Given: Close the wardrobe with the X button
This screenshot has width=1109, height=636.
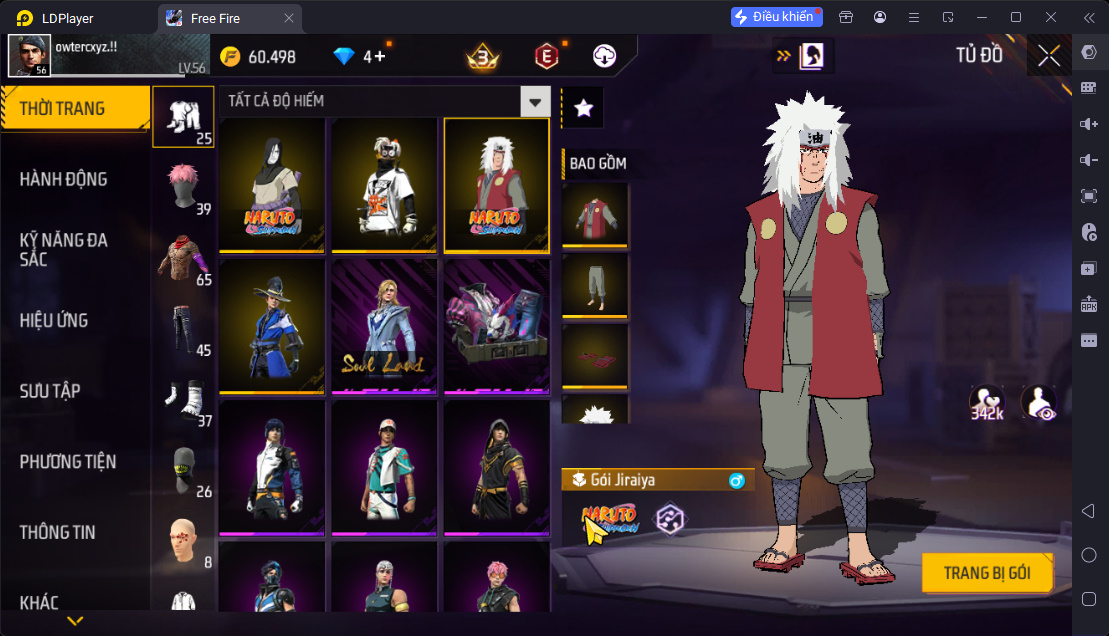Looking at the screenshot, I should pos(1048,55).
